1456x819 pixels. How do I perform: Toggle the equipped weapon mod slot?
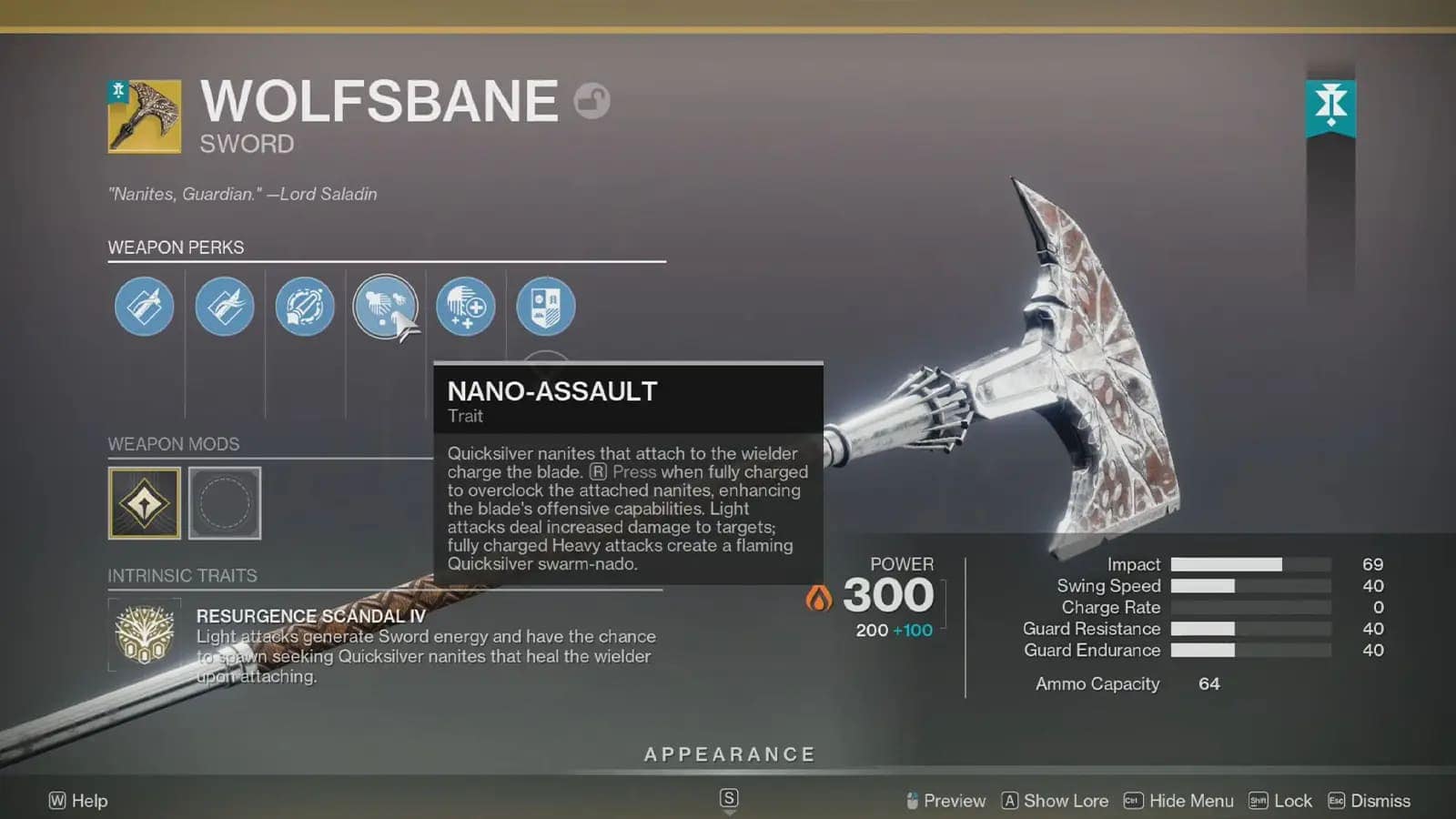(x=145, y=502)
